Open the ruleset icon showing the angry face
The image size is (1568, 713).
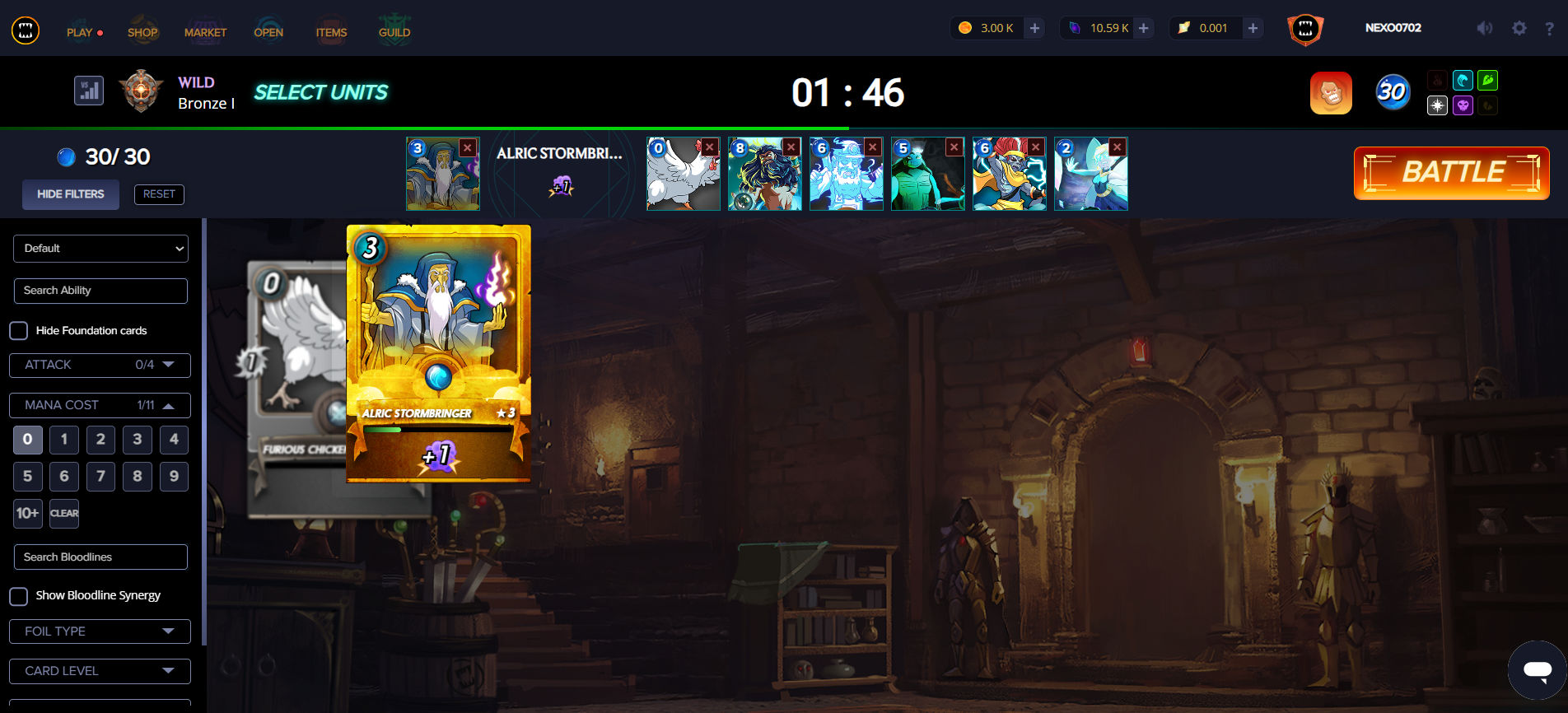tap(1331, 93)
